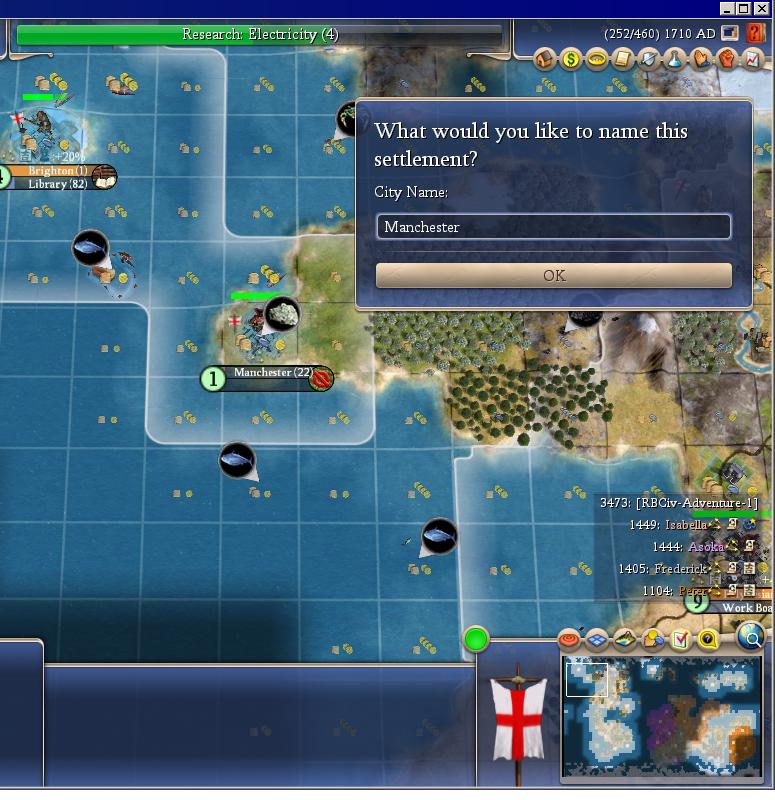Open the Civics advisor ring icon

[x=597, y=60]
